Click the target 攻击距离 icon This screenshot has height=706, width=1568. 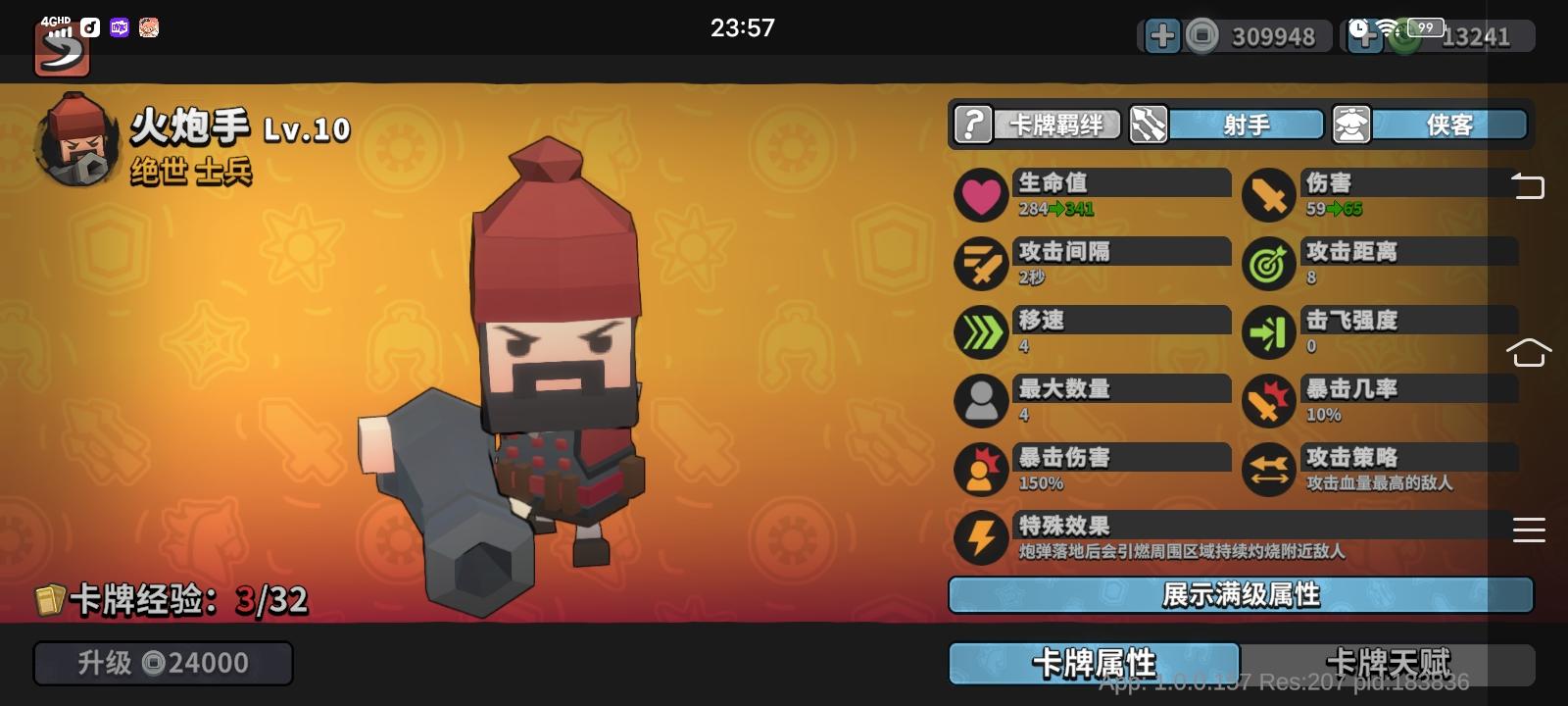[x=1268, y=263]
